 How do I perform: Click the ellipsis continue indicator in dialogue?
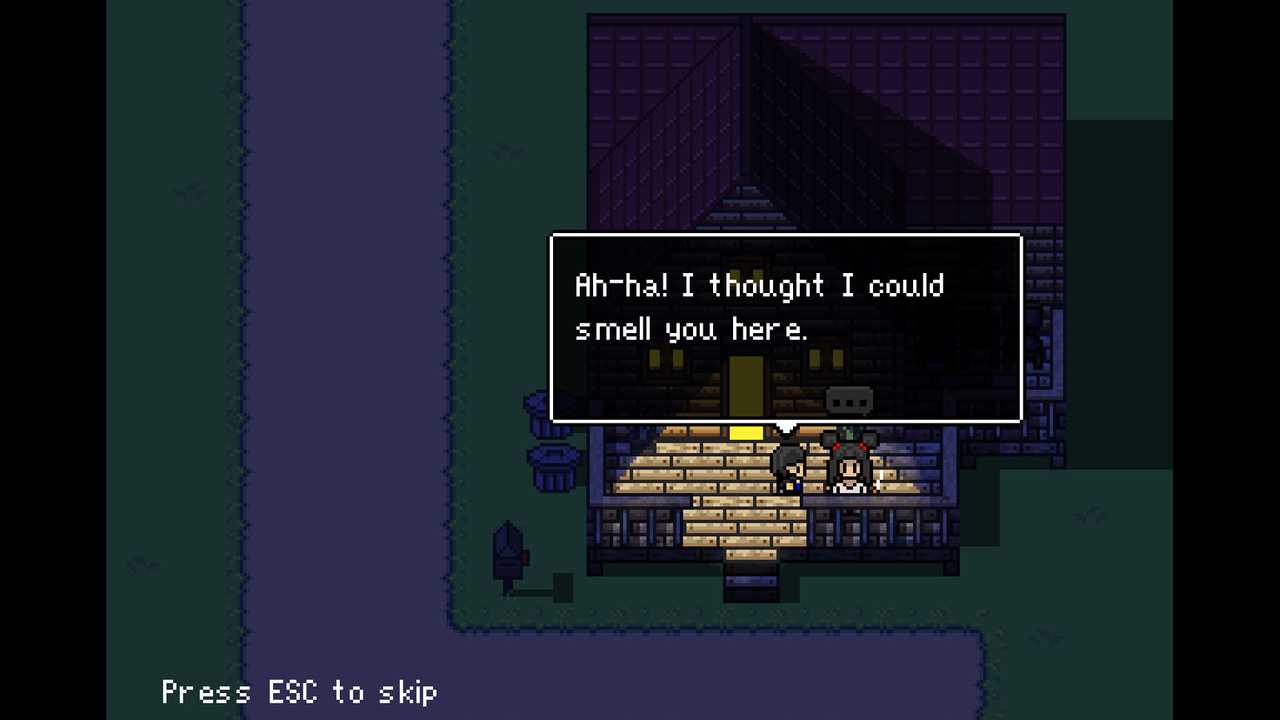850,402
